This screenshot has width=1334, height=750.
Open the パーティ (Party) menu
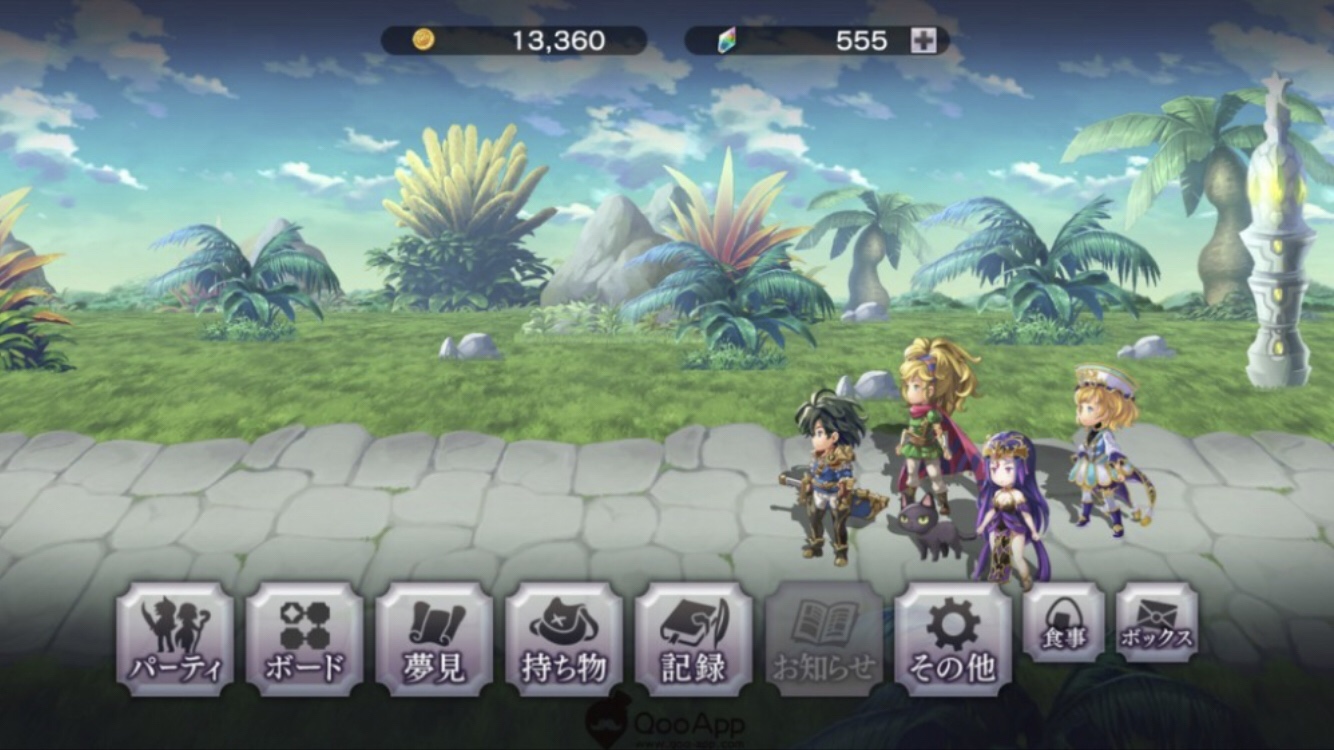click(x=175, y=640)
